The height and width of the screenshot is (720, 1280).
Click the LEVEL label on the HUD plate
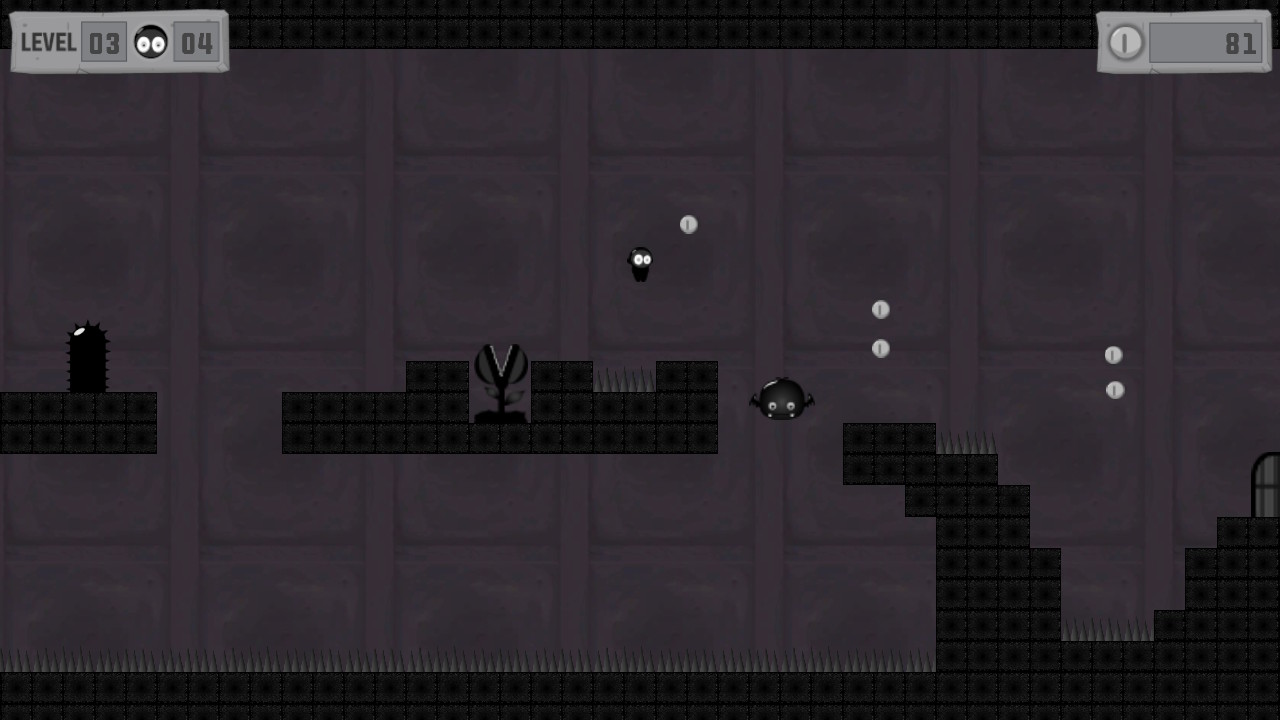pos(48,42)
